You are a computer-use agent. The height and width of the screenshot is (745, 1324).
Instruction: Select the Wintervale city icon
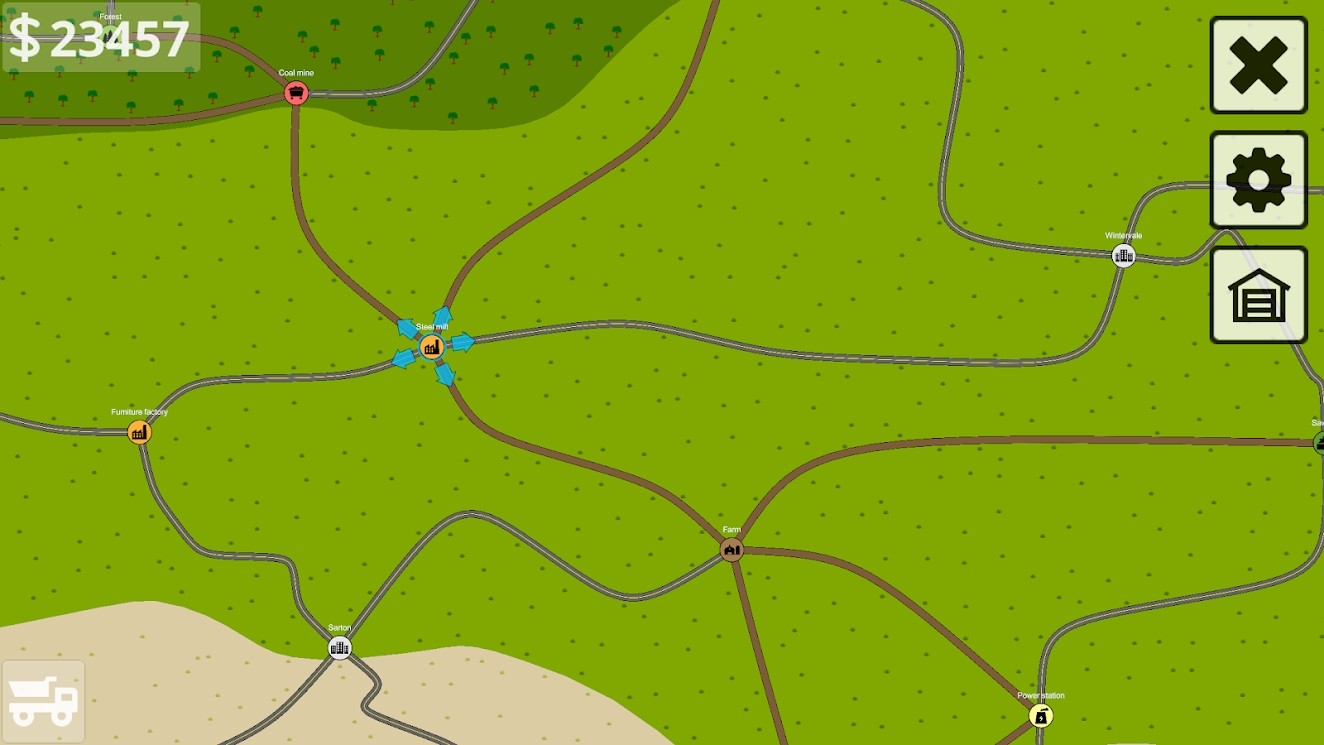coord(1122,255)
